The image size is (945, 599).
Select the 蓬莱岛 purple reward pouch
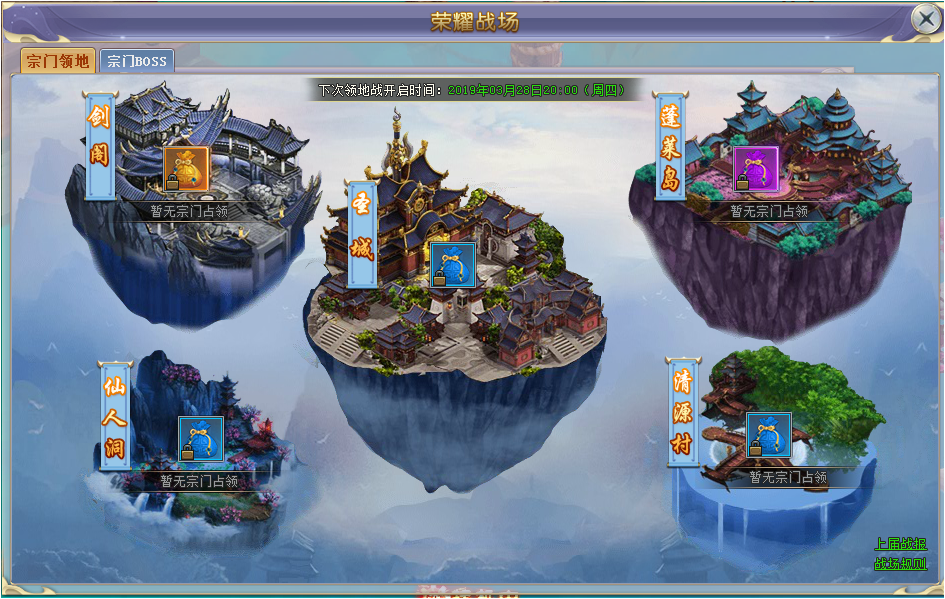coord(756,169)
